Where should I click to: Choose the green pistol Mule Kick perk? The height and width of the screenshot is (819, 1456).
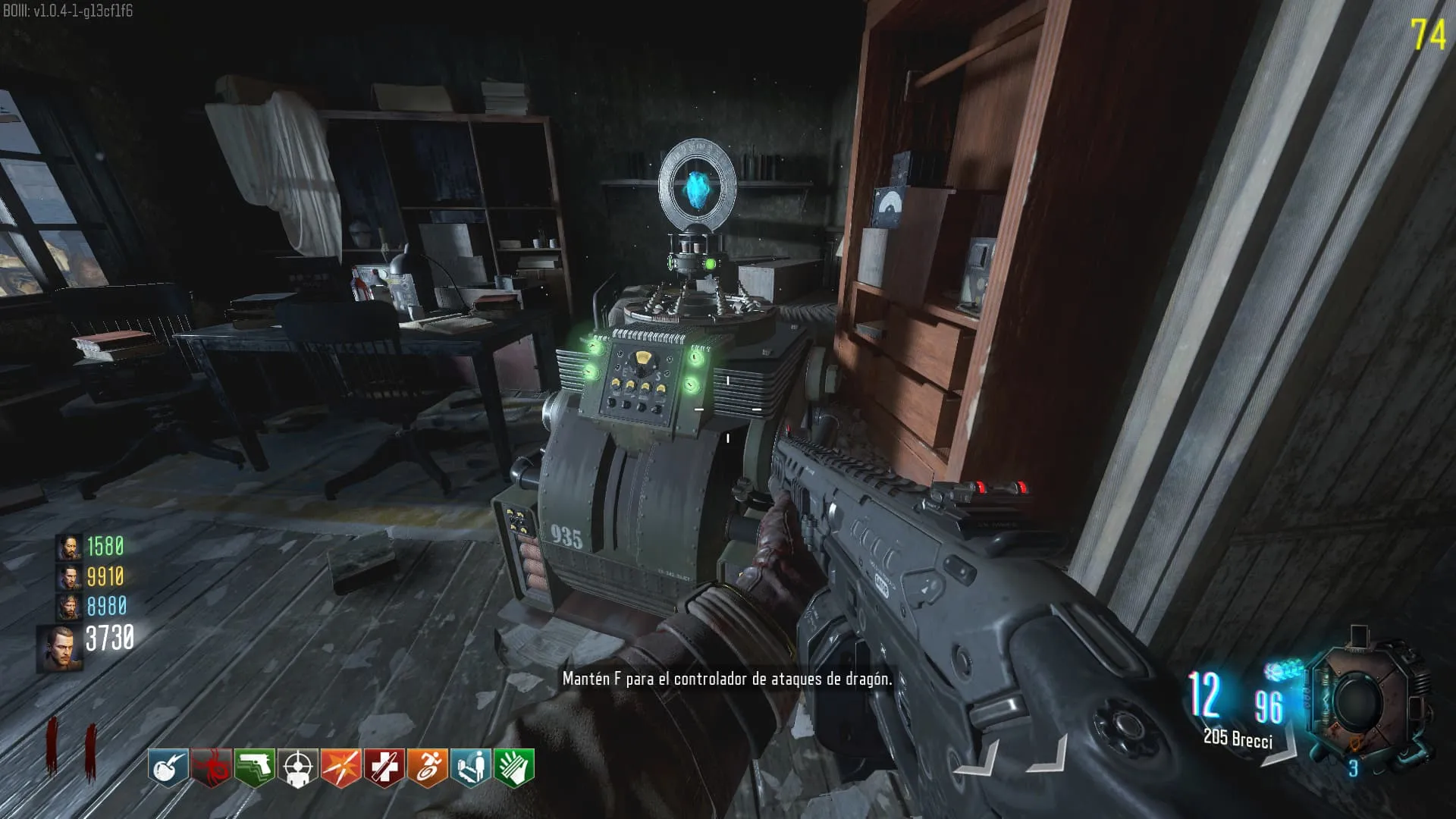click(254, 768)
